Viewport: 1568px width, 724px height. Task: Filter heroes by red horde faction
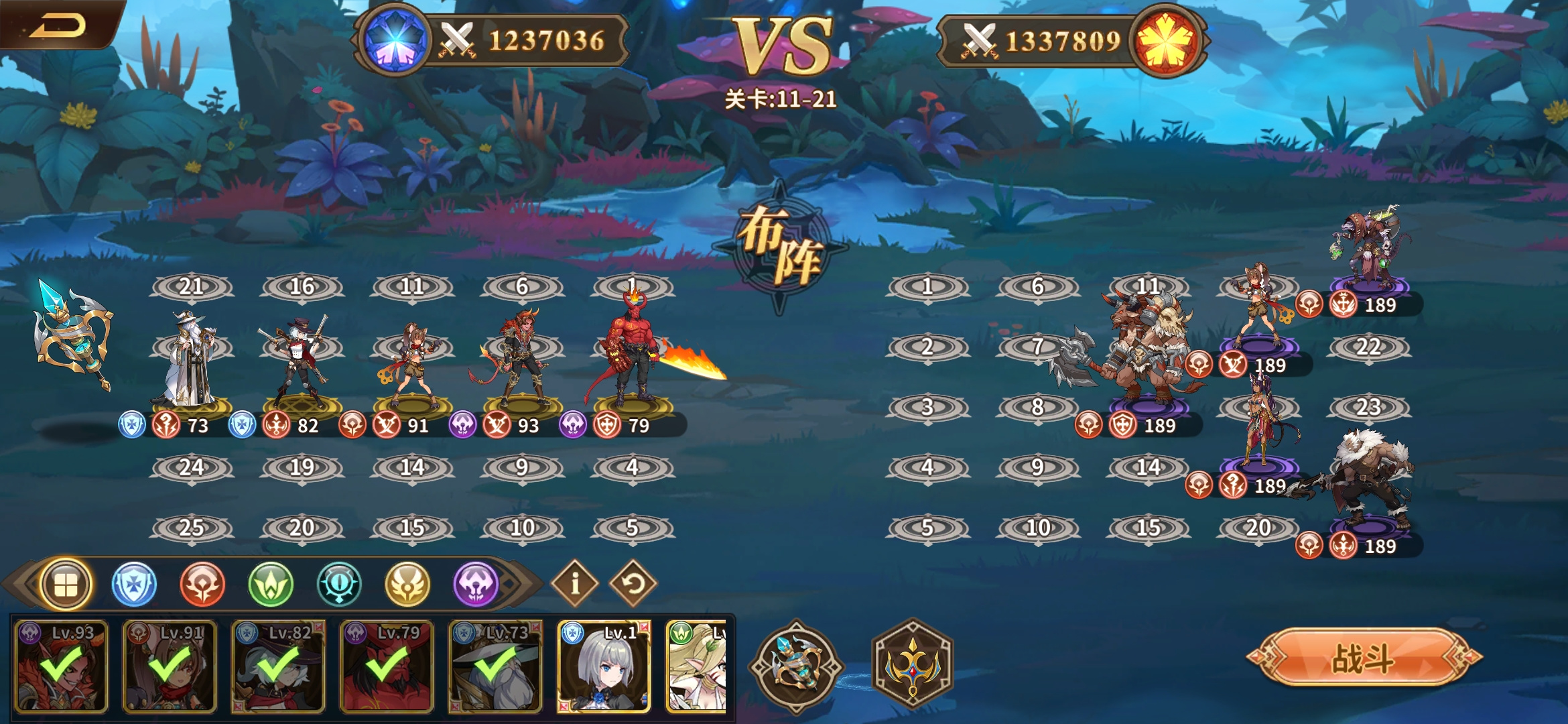(202, 584)
